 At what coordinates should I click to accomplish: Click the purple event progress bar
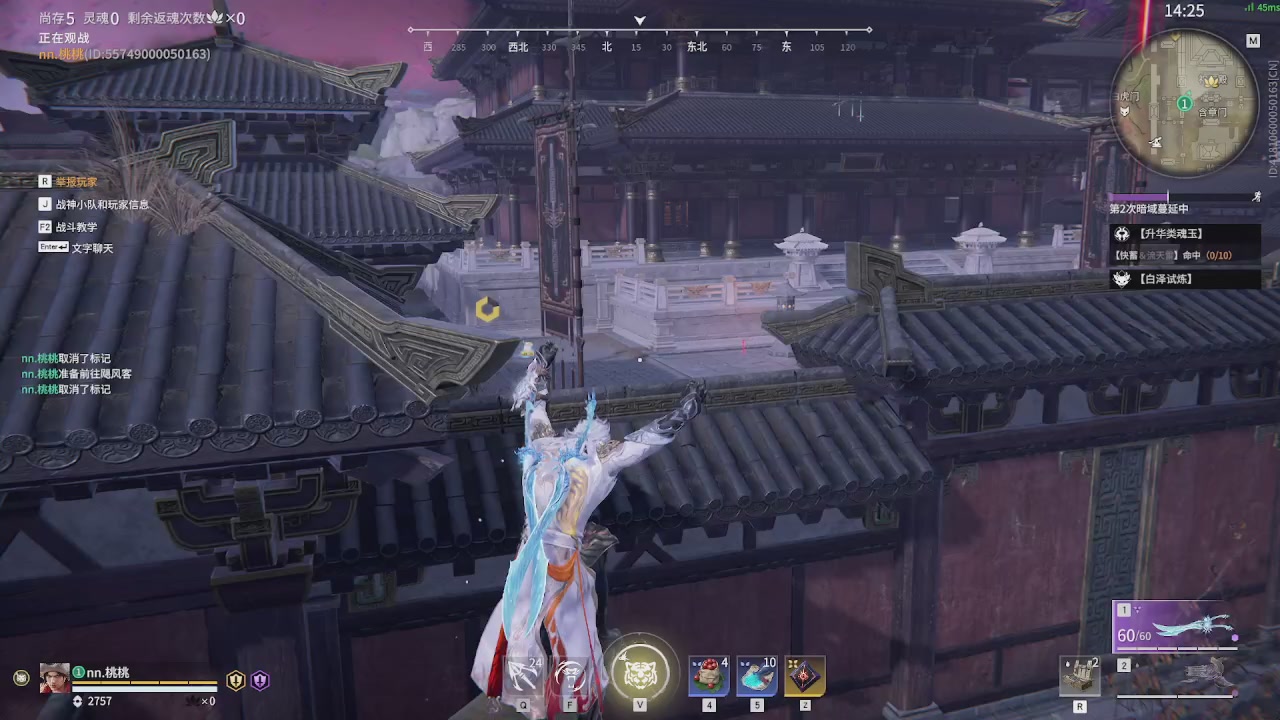click(1140, 196)
